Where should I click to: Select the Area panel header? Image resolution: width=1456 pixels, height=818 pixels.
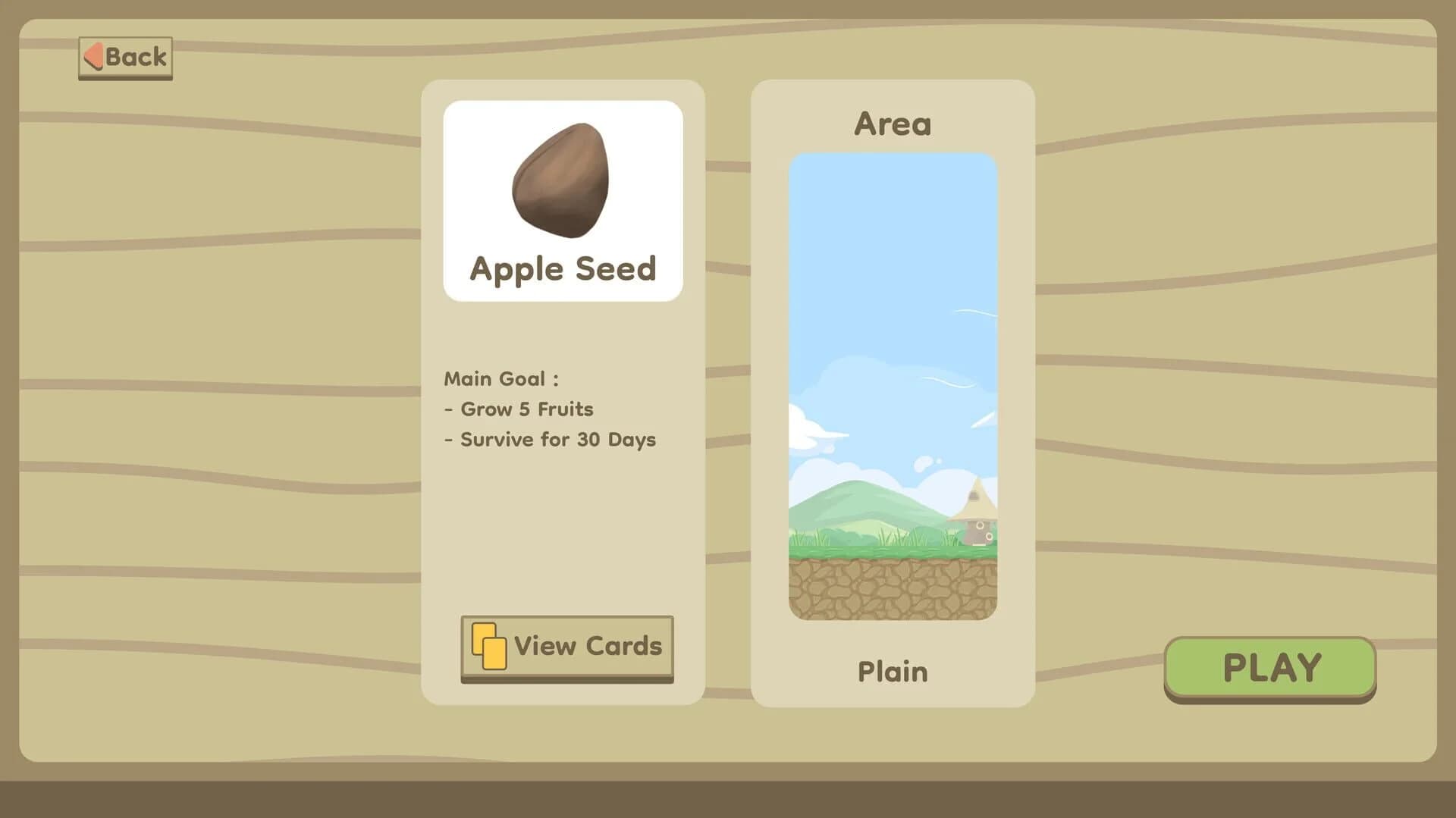pyautogui.click(x=893, y=122)
